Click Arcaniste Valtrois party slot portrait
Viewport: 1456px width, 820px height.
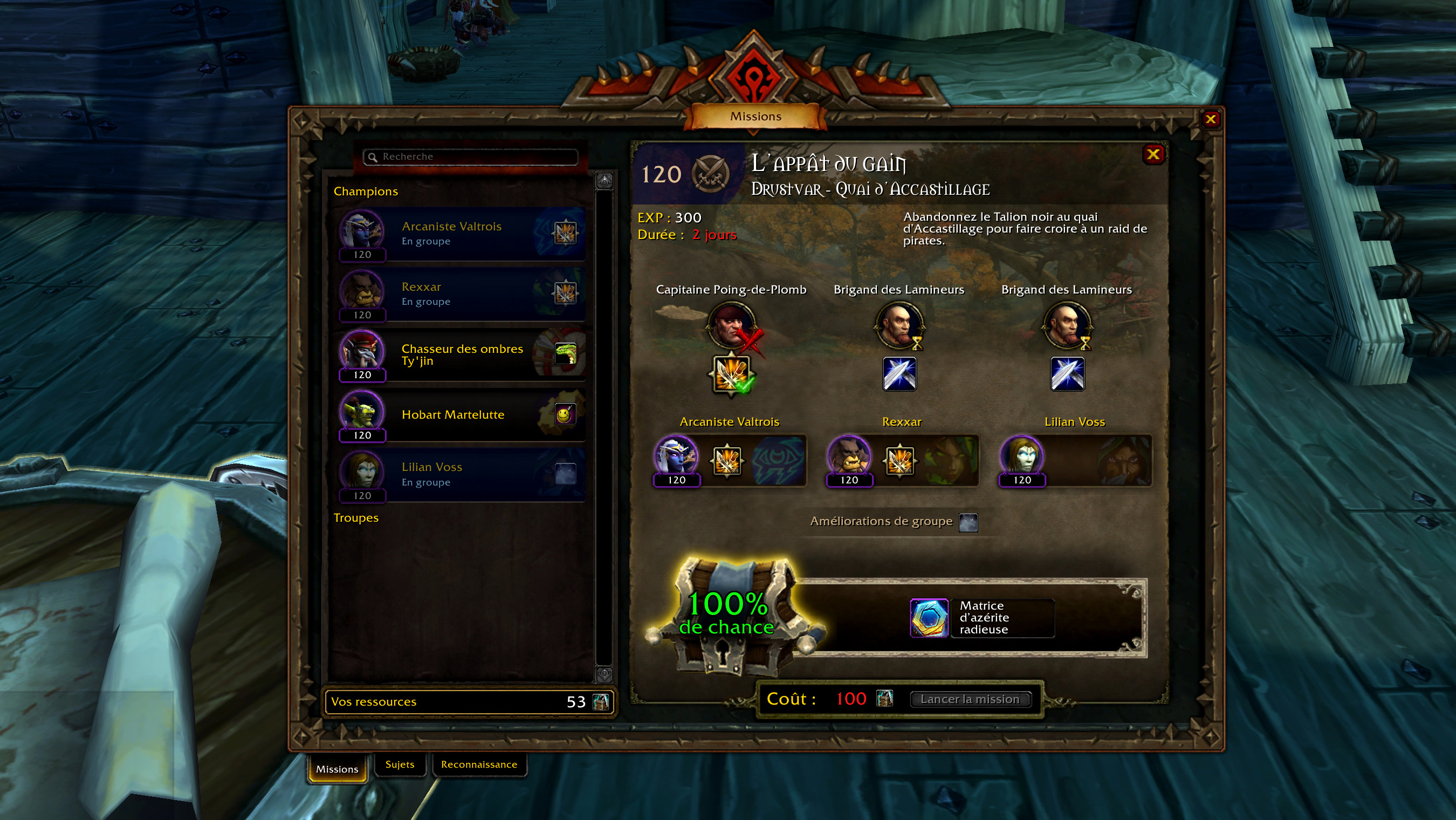tap(676, 457)
